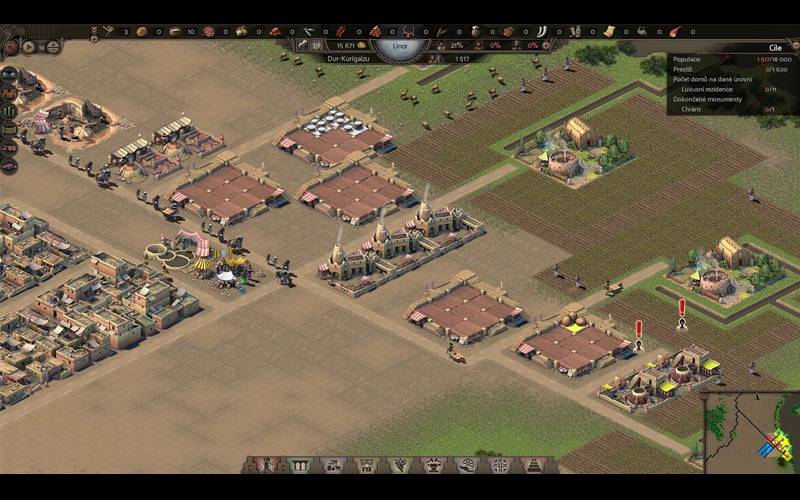Click the play speed button
Viewport: 800px width, 500px height.
coord(28,47)
